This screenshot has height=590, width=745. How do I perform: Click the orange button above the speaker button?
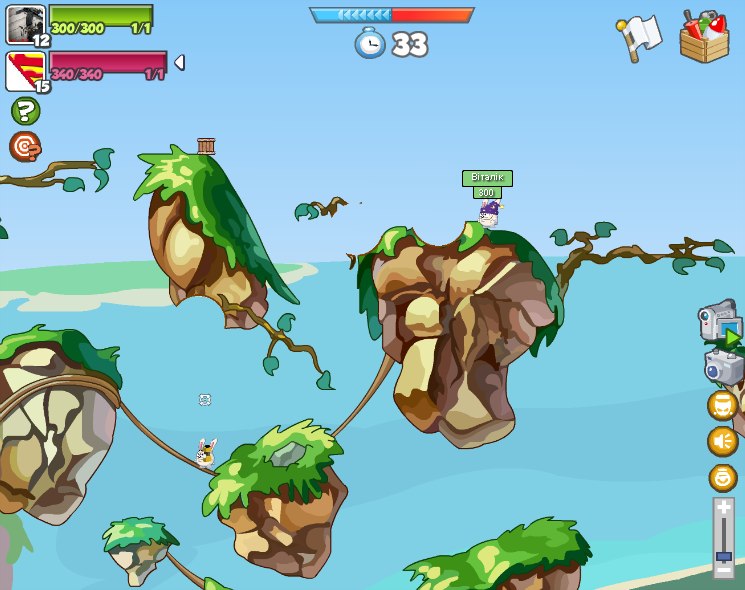point(722,405)
